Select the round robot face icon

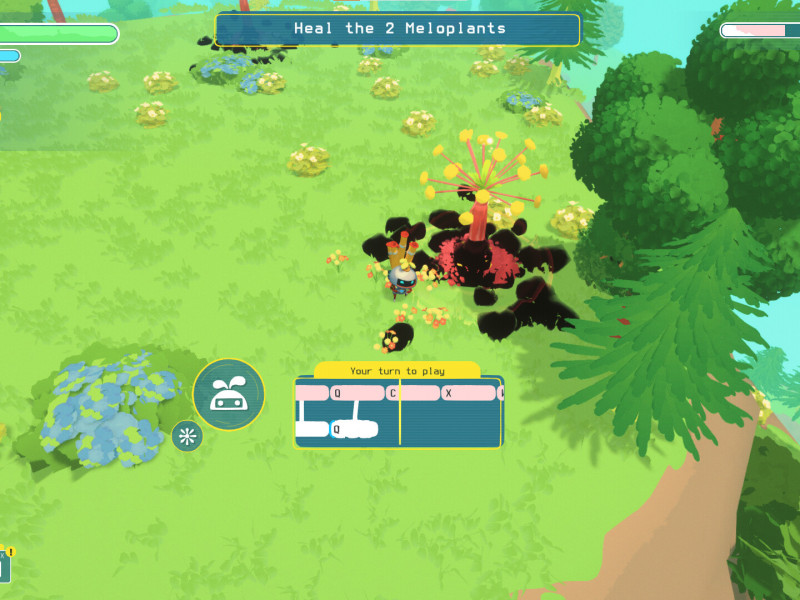229,395
